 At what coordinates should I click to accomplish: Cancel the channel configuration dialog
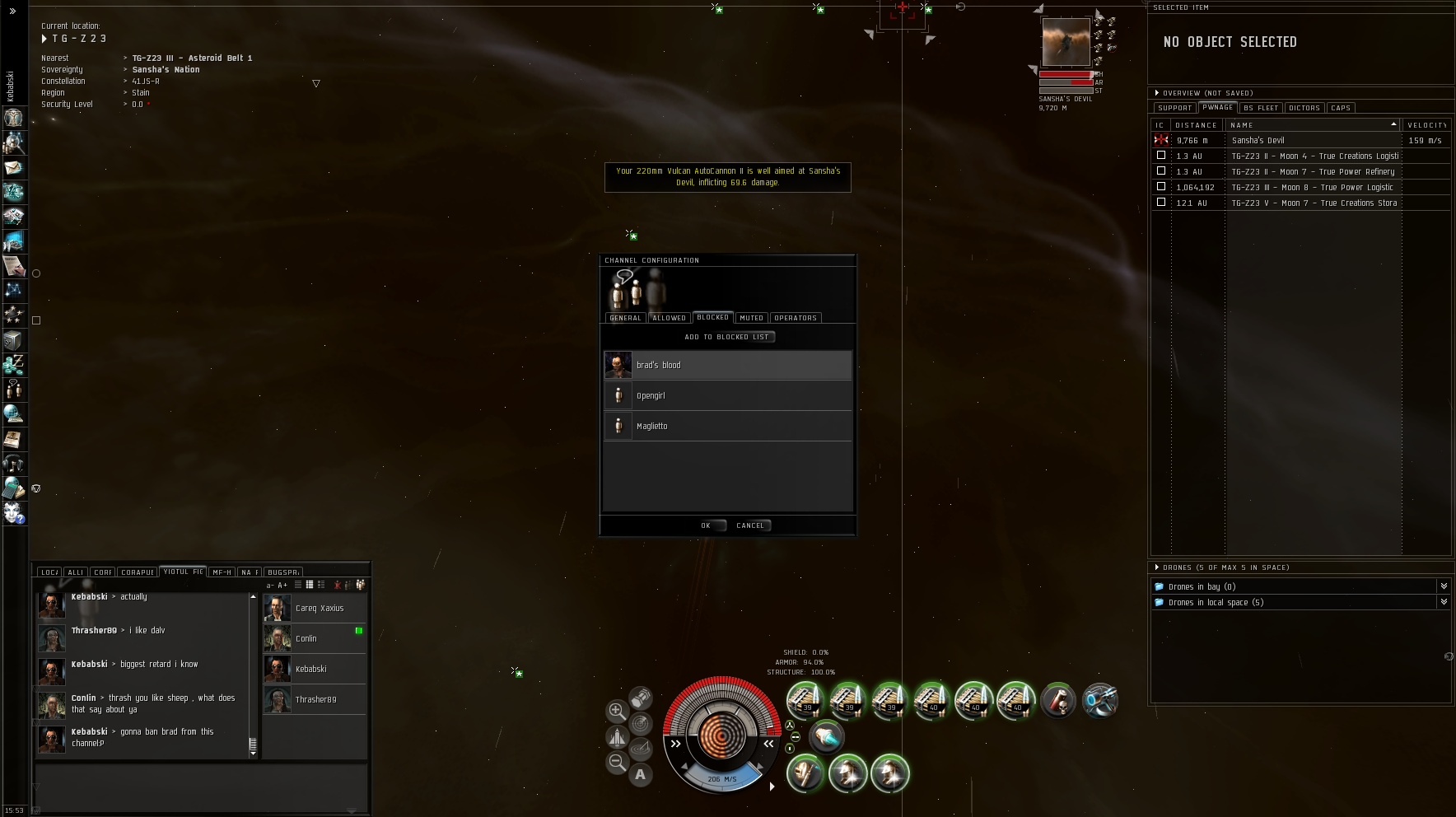[749, 525]
